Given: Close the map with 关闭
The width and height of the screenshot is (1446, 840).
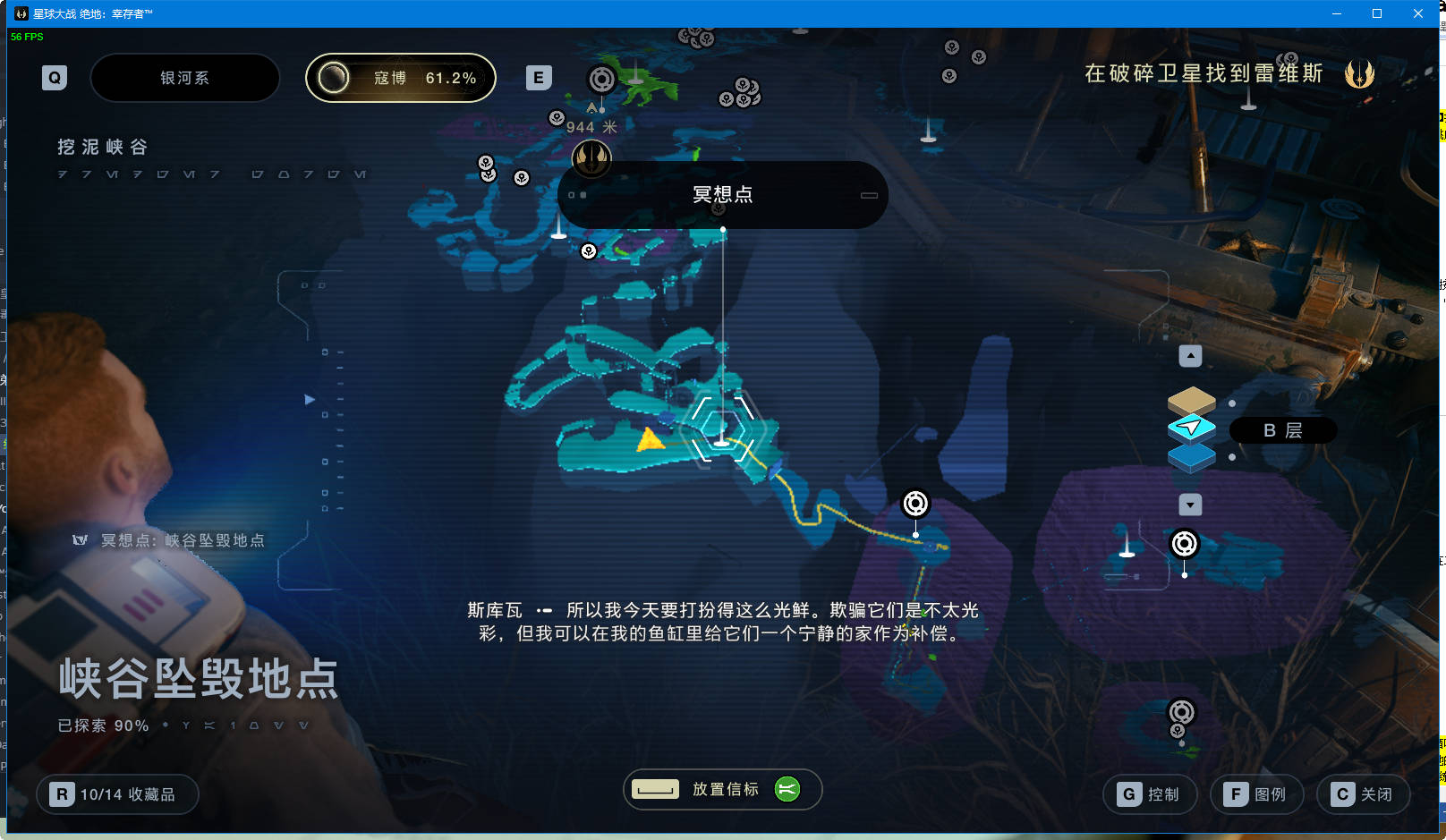Looking at the screenshot, I should pos(1363,794).
